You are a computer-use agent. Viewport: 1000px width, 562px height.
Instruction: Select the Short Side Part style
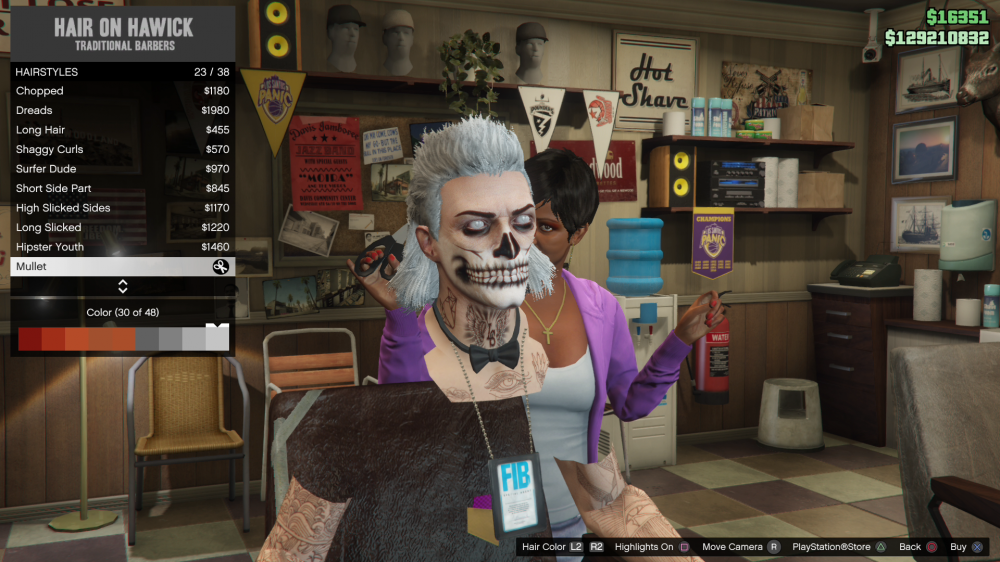(122, 188)
